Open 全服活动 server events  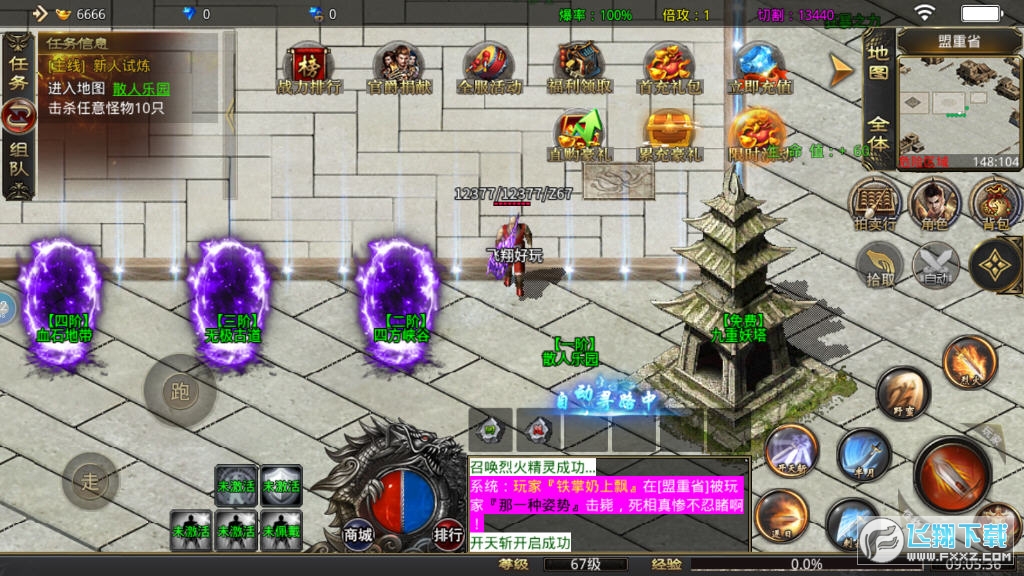[x=488, y=68]
